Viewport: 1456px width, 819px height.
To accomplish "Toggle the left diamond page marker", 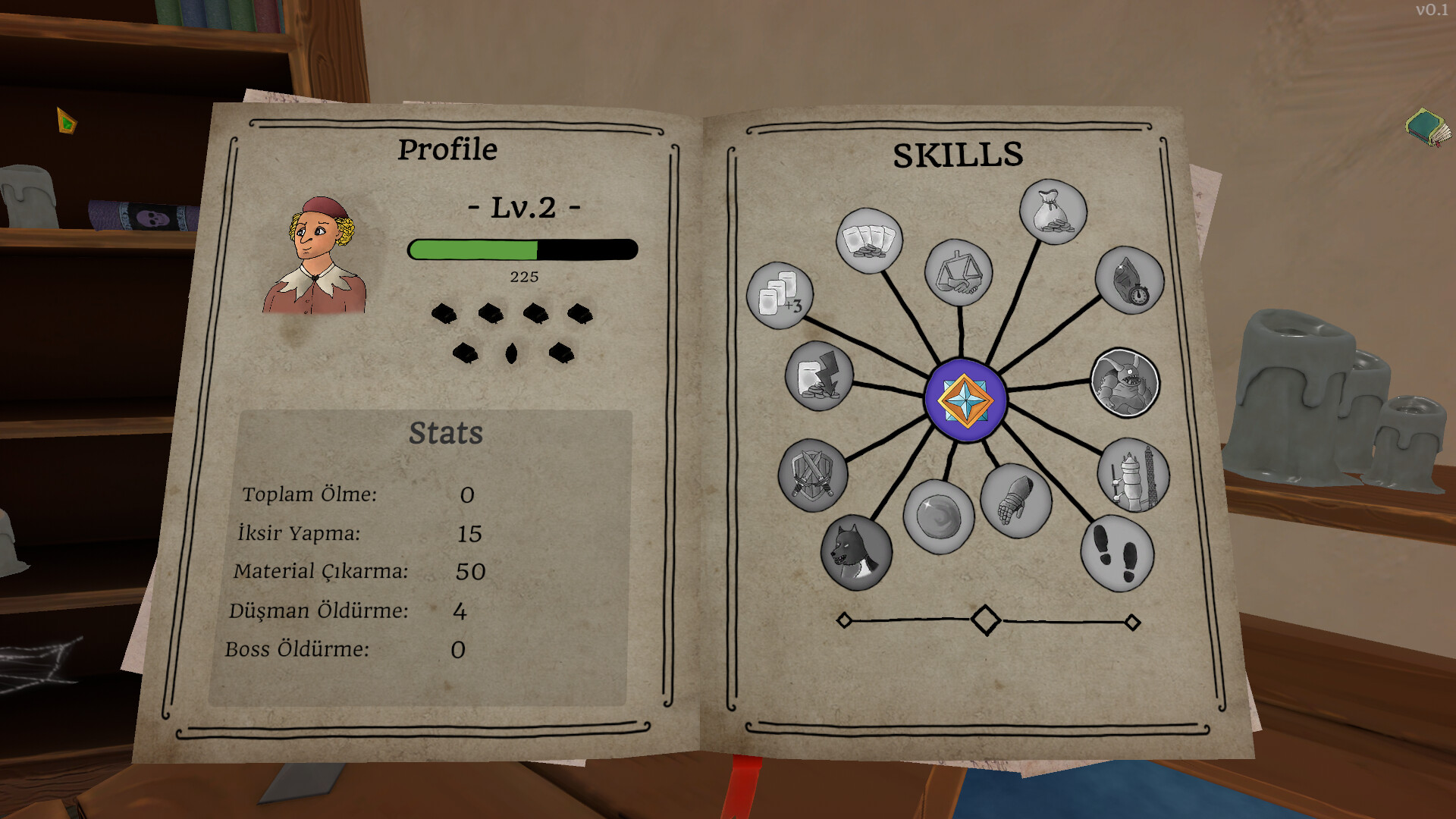I will [845, 621].
